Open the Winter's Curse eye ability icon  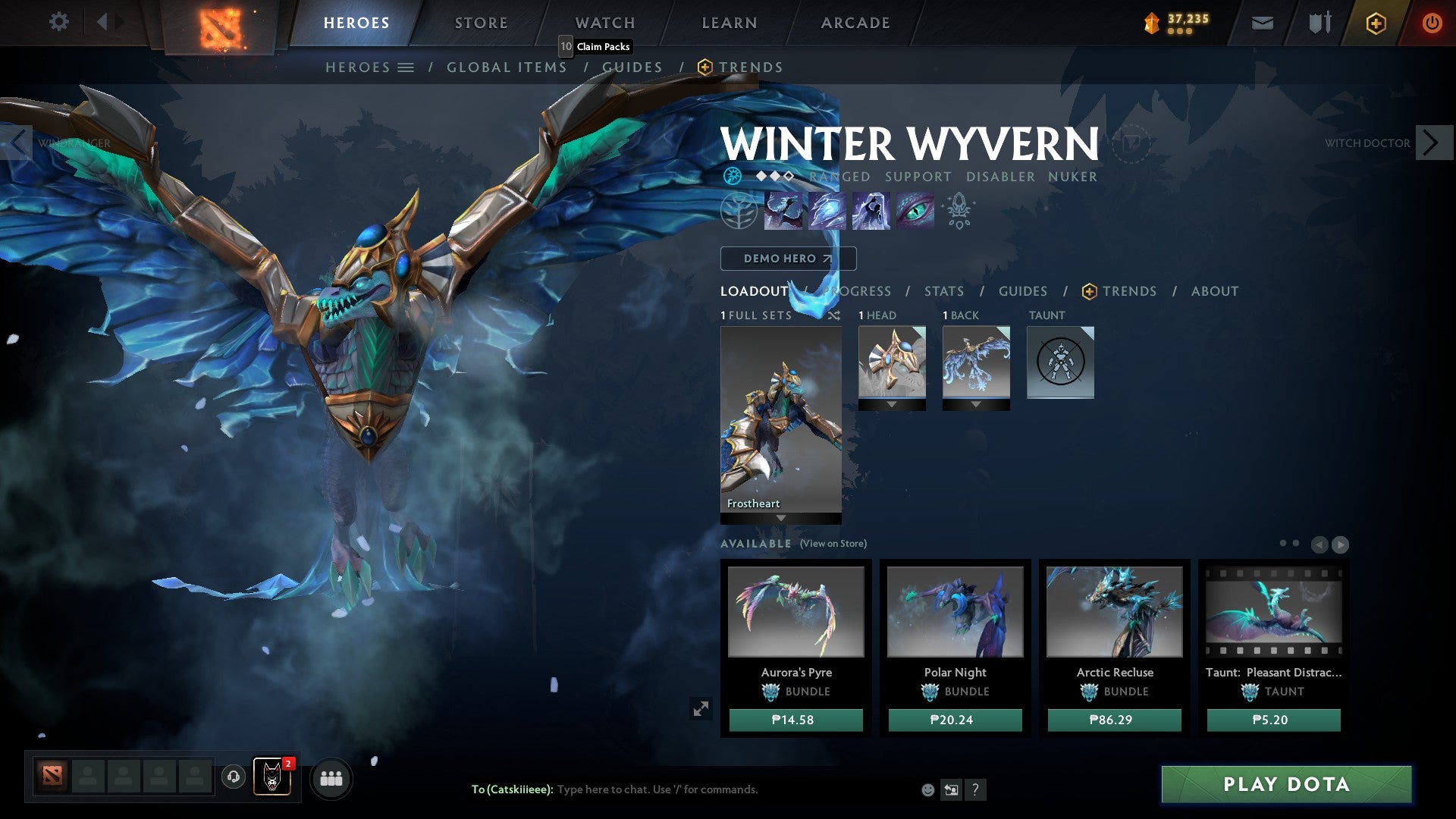[914, 211]
